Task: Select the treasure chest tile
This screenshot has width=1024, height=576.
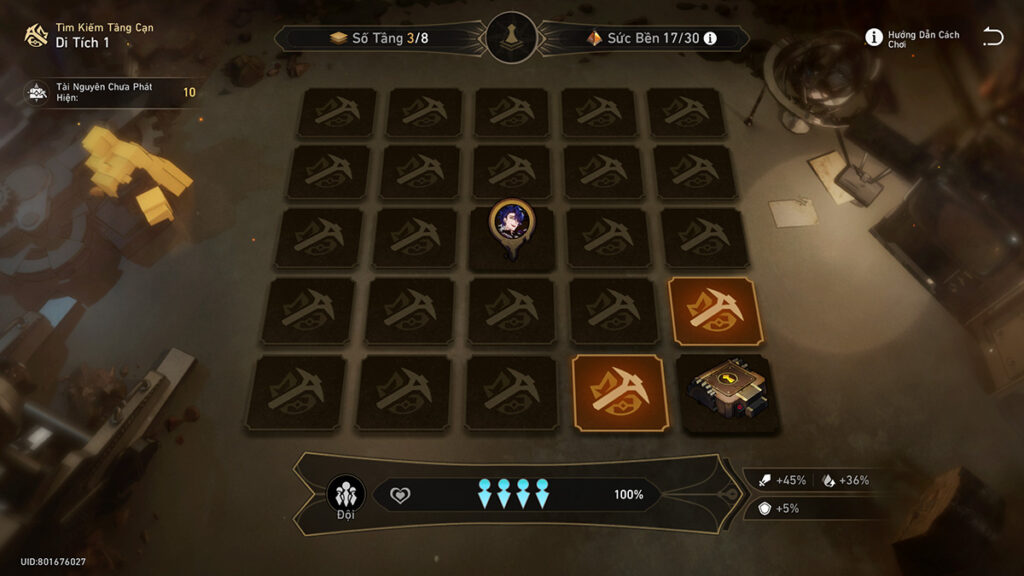Action: click(x=729, y=393)
